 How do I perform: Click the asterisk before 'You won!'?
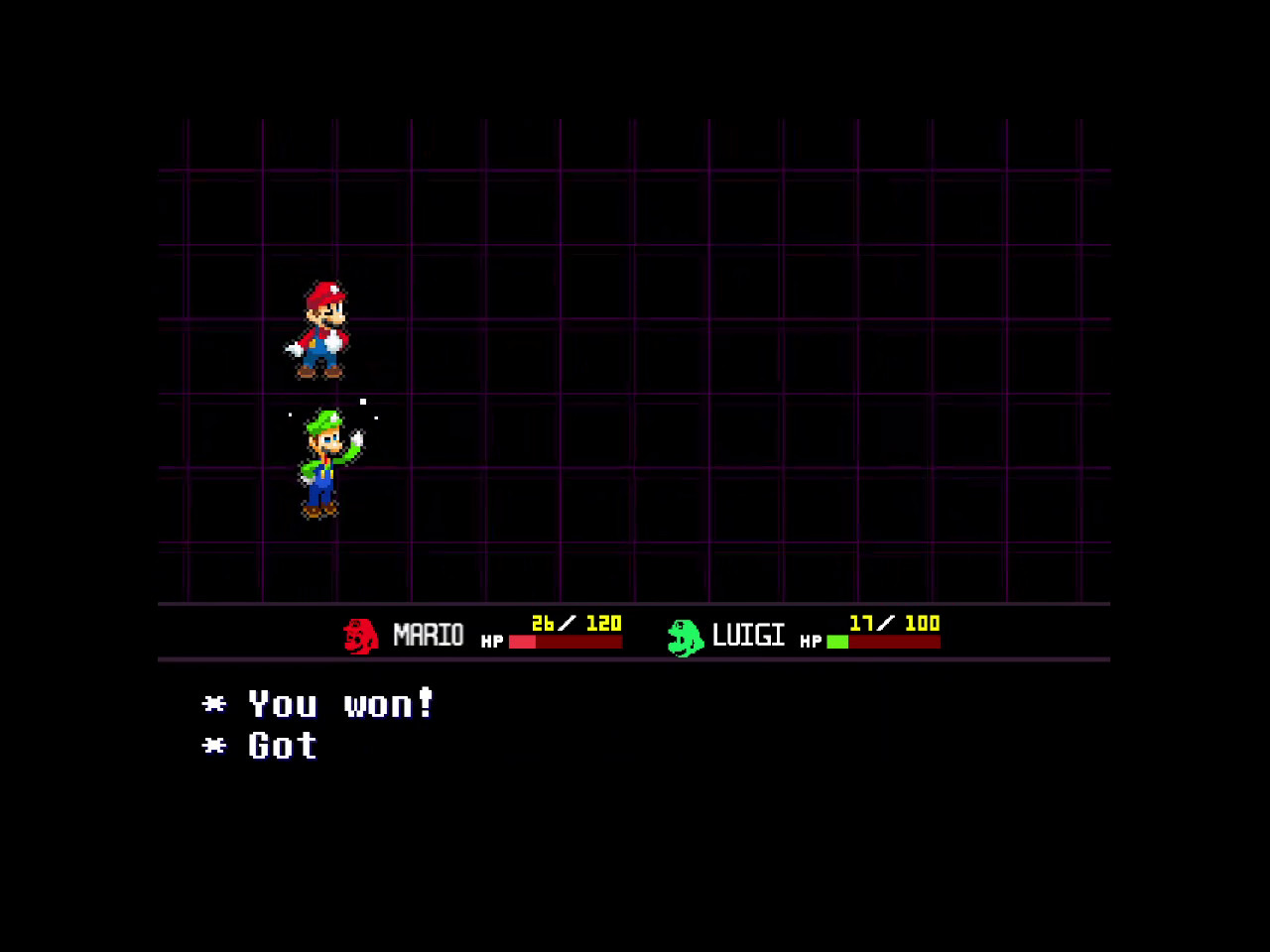[x=212, y=705]
